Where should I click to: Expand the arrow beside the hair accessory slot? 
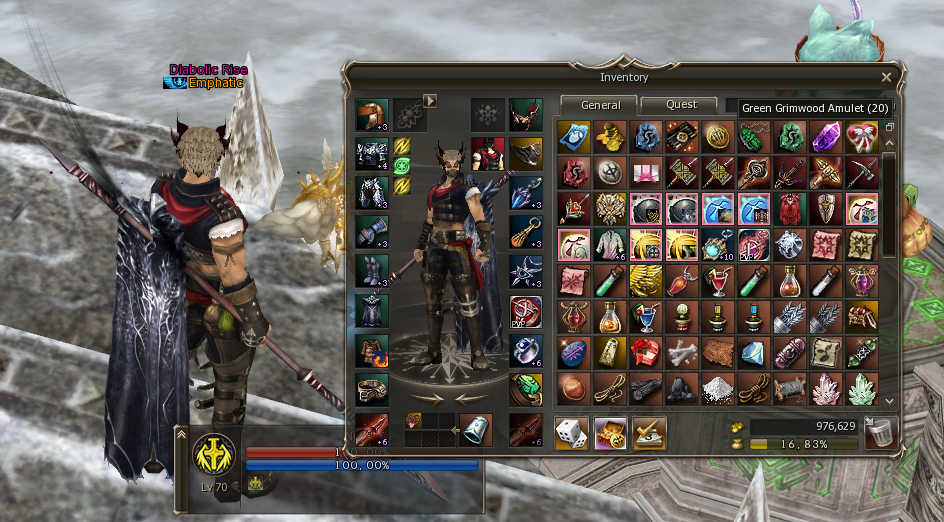(x=432, y=100)
